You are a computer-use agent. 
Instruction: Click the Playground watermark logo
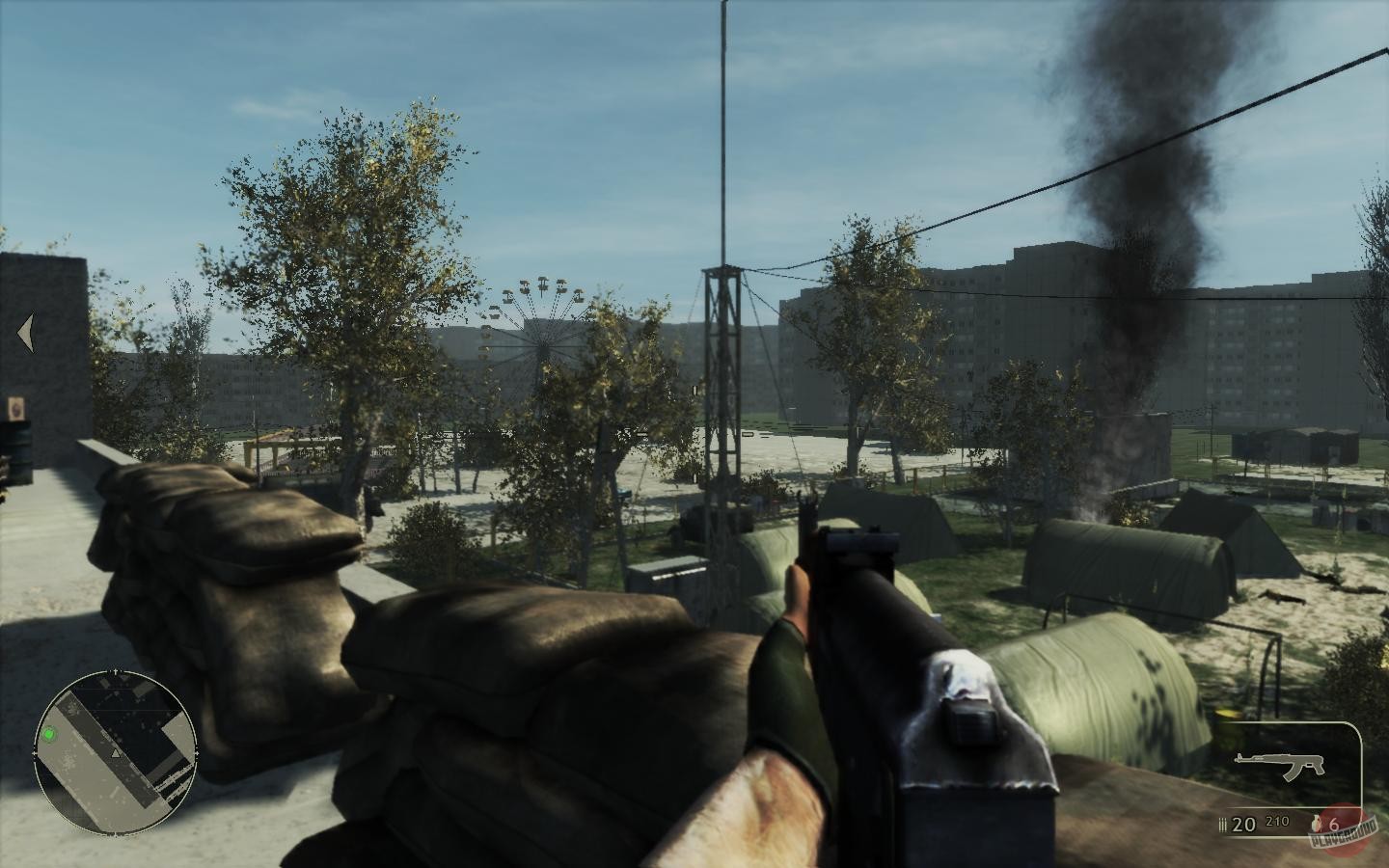pyautogui.click(x=1344, y=830)
